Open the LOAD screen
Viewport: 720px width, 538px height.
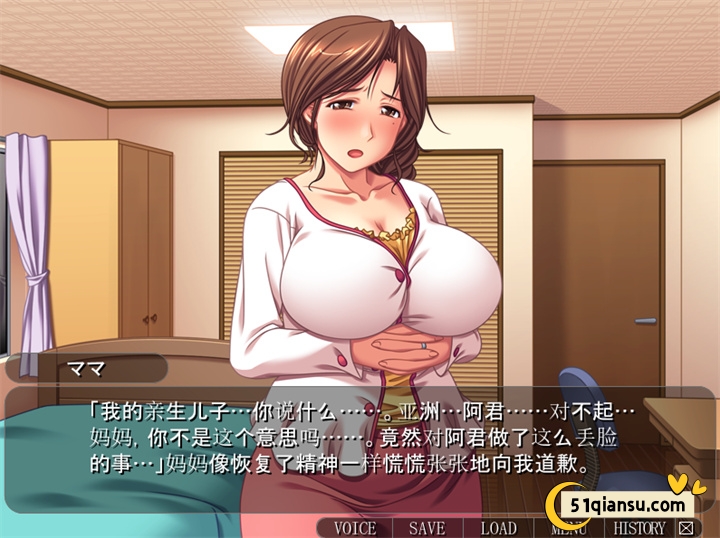click(x=498, y=527)
